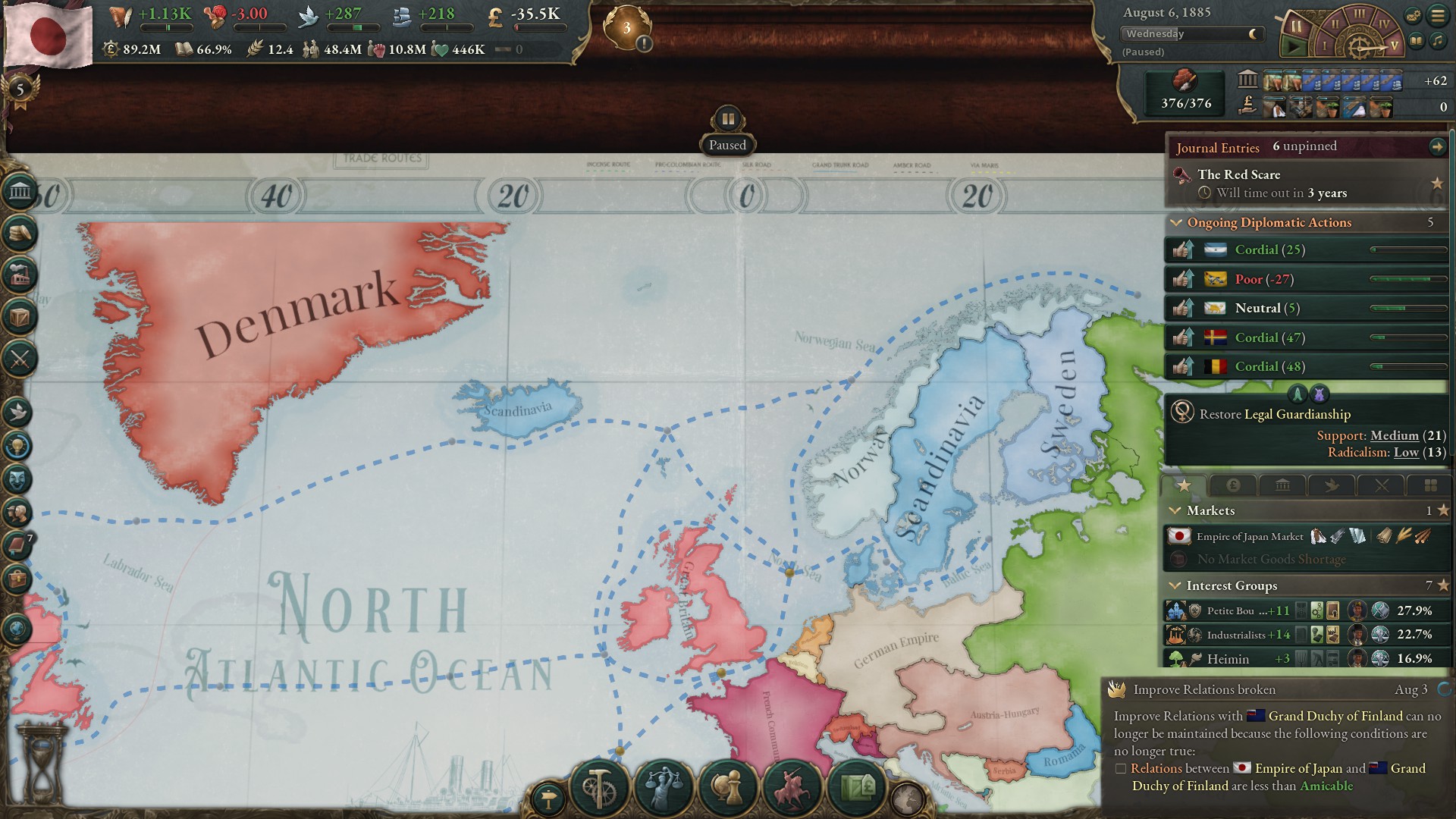Open the Budget panel from the sidebar
This screenshot has height=819, width=1456.
[x=20, y=233]
